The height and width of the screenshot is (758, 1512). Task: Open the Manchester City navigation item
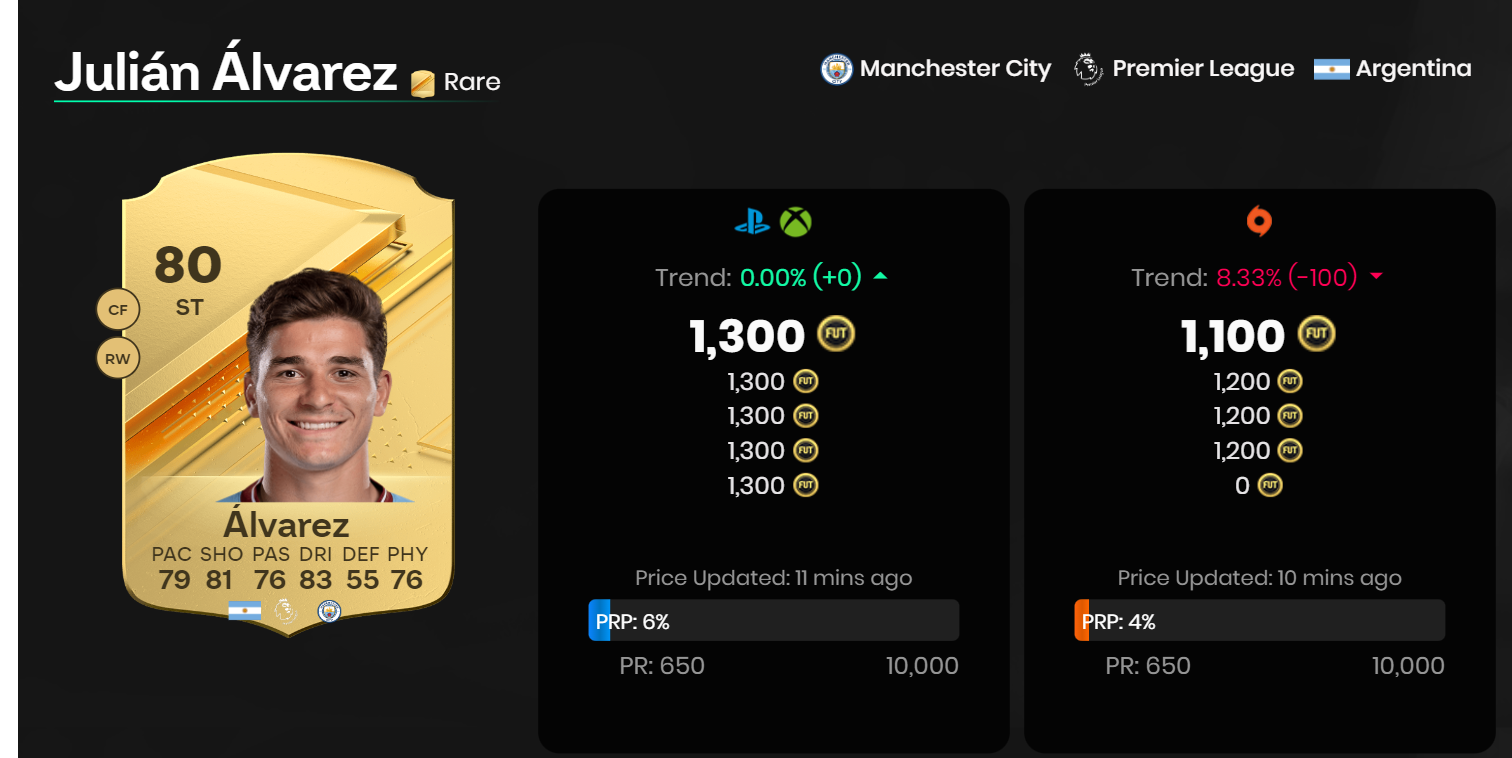pos(955,68)
